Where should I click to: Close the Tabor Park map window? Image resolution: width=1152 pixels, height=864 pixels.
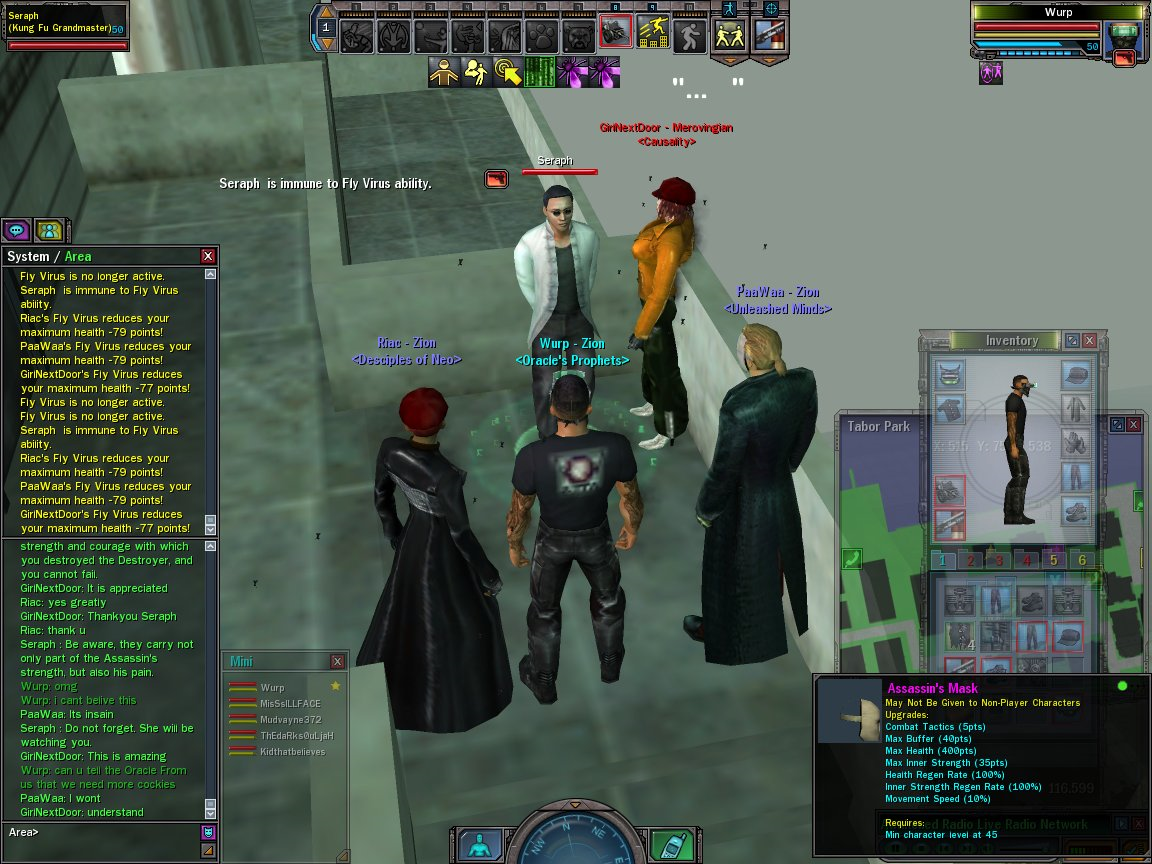pyautogui.click(x=1134, y=425)
